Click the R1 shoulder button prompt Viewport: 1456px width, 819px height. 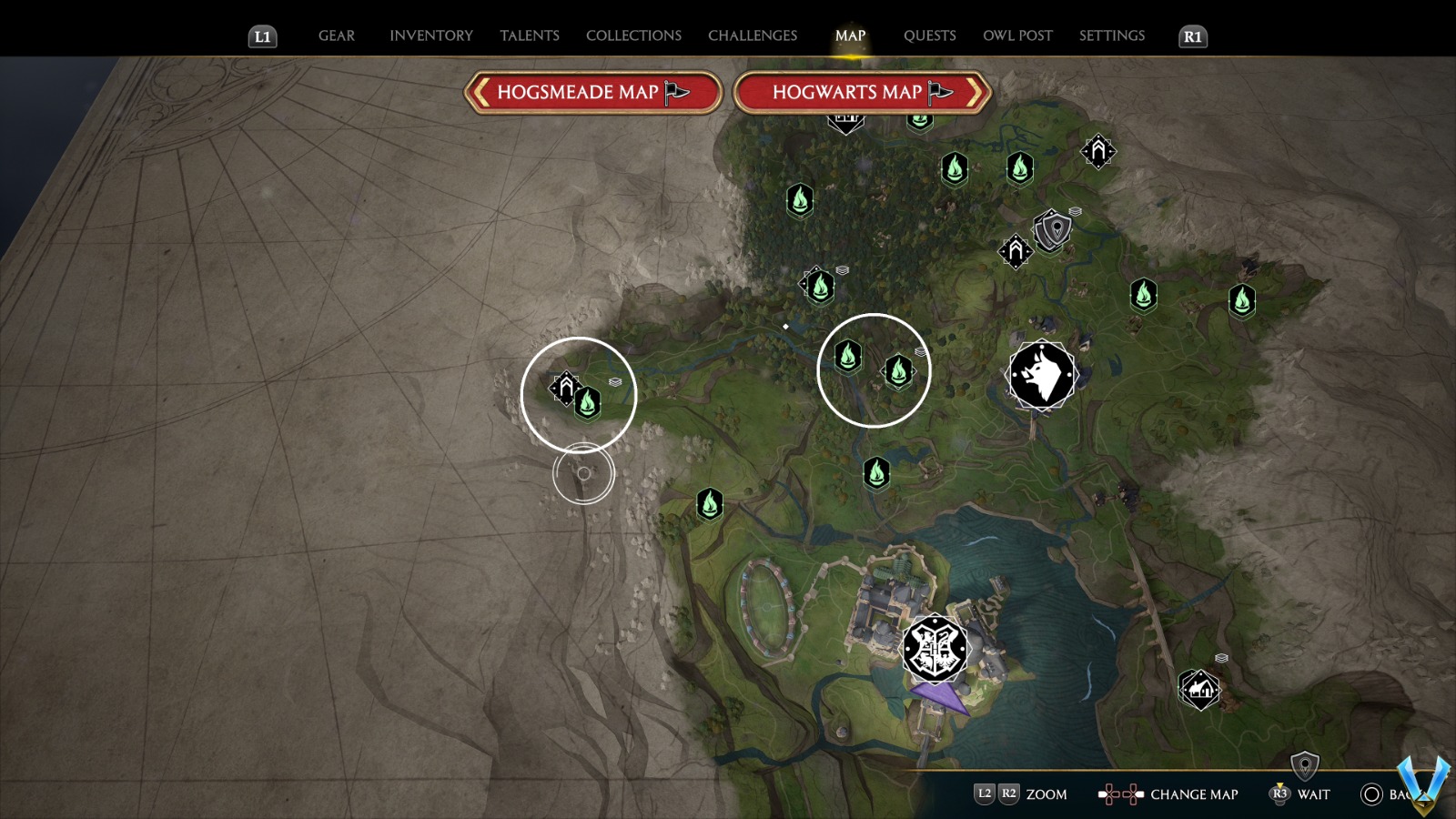coord(1191,36)
